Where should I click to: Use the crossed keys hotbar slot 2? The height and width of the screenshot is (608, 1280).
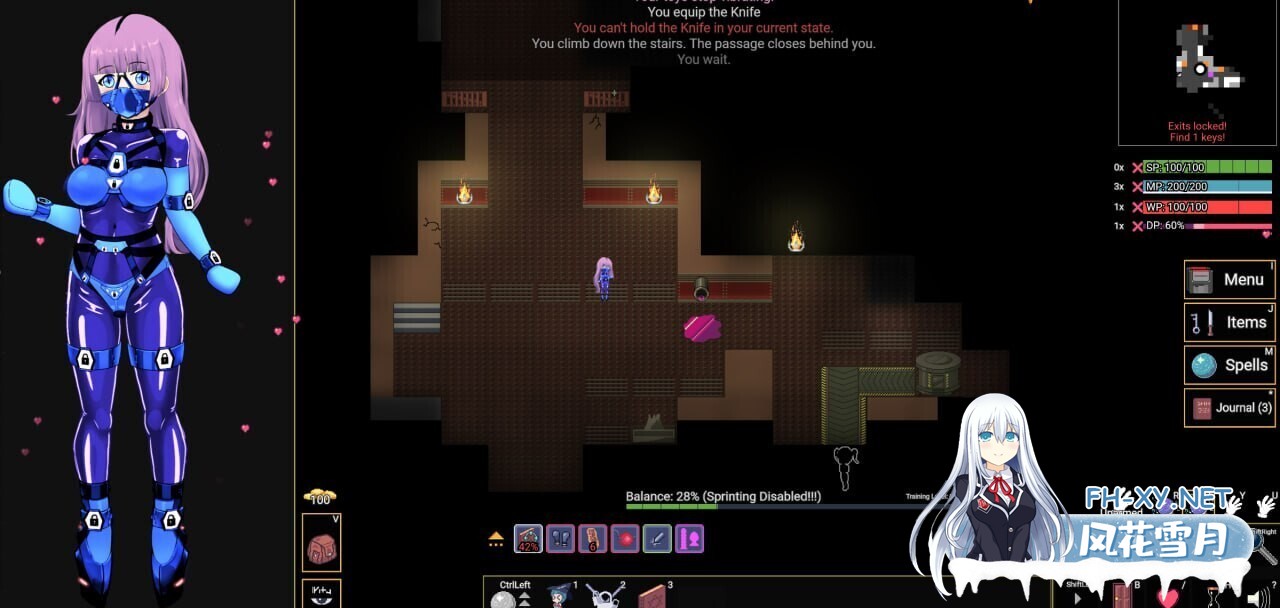603,597
